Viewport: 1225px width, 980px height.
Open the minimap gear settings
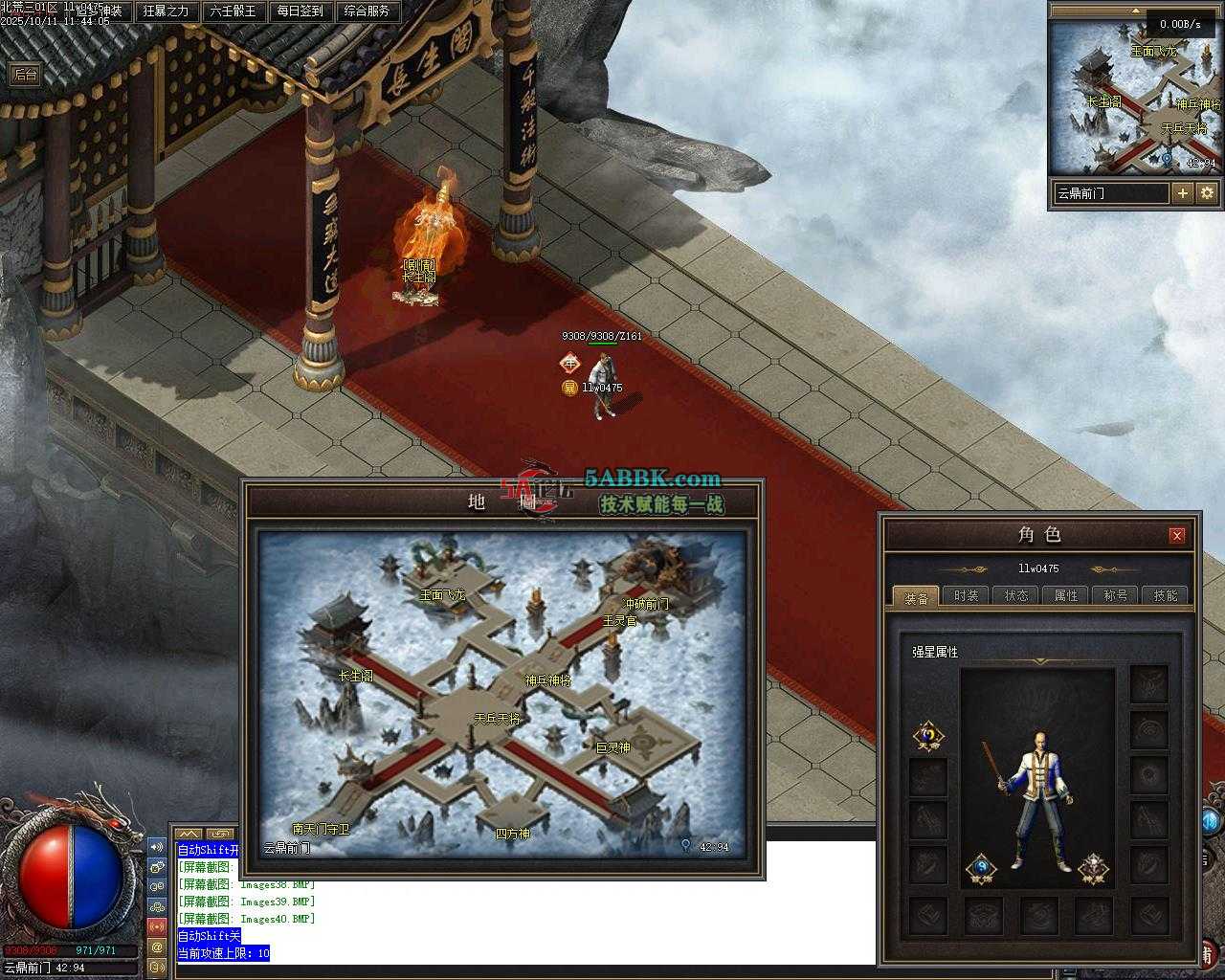coord(1207,193)
